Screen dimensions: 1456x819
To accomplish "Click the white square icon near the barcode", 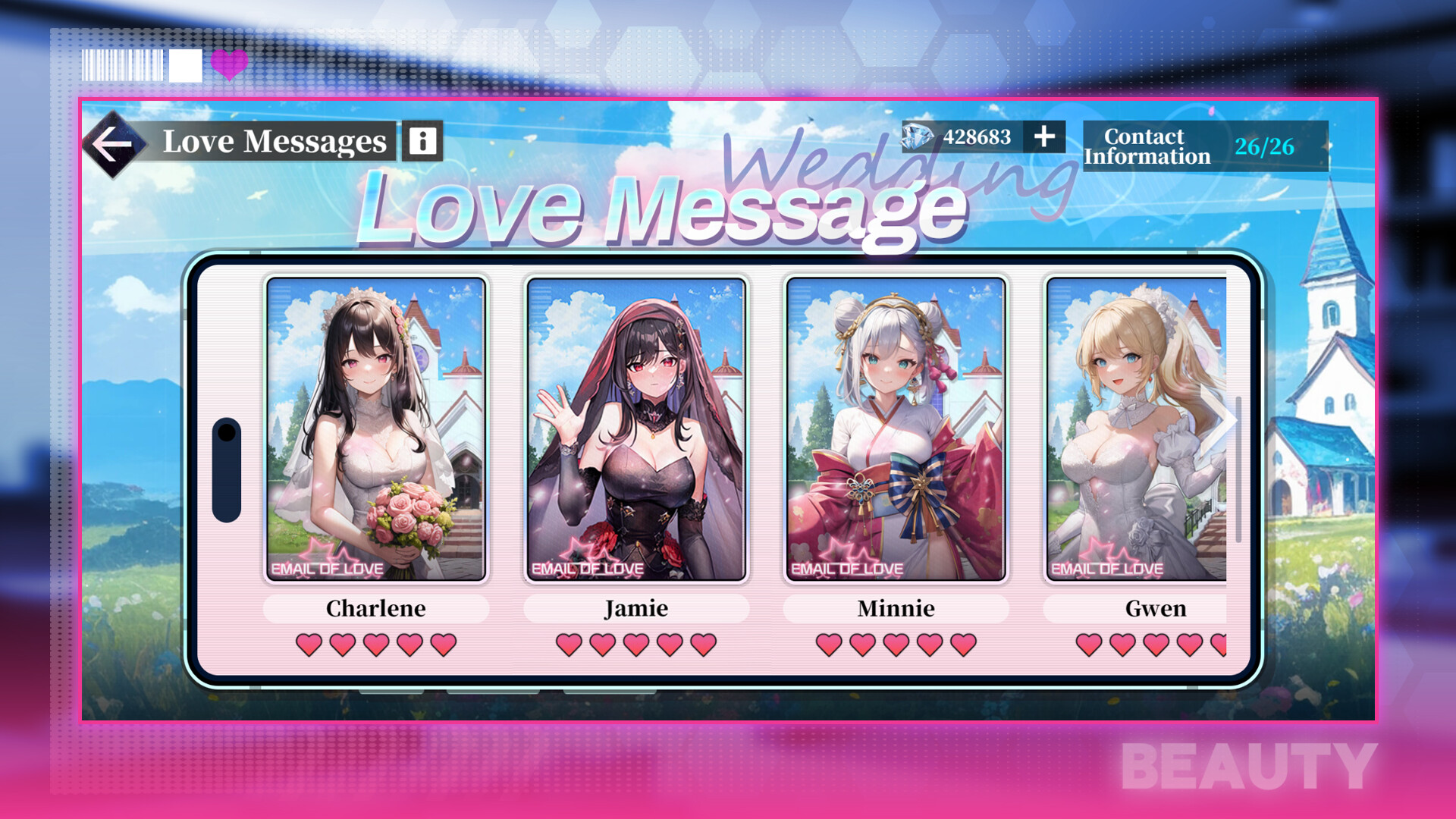I will (x=184, y=67).
